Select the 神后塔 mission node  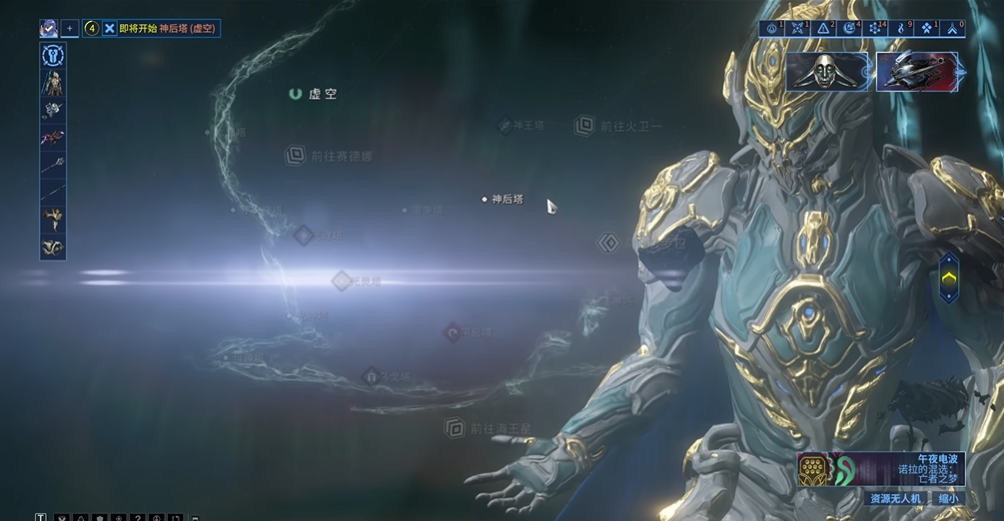(x=506, y=199)
